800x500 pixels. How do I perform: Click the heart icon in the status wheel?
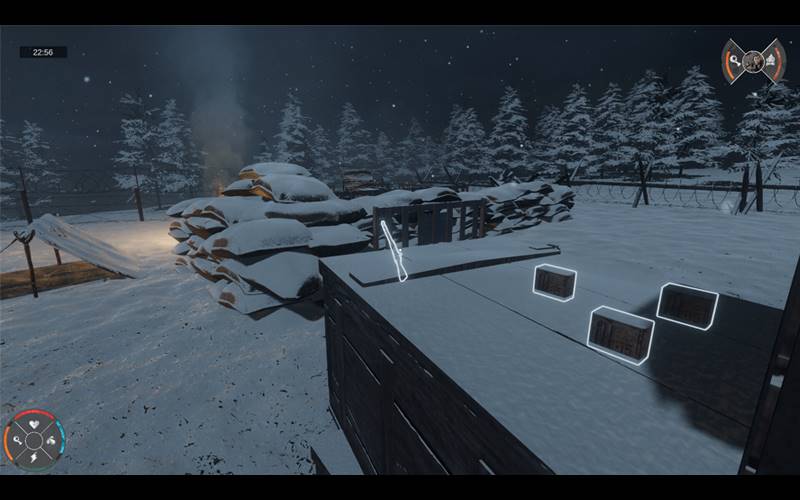click(x=34, y=425)
